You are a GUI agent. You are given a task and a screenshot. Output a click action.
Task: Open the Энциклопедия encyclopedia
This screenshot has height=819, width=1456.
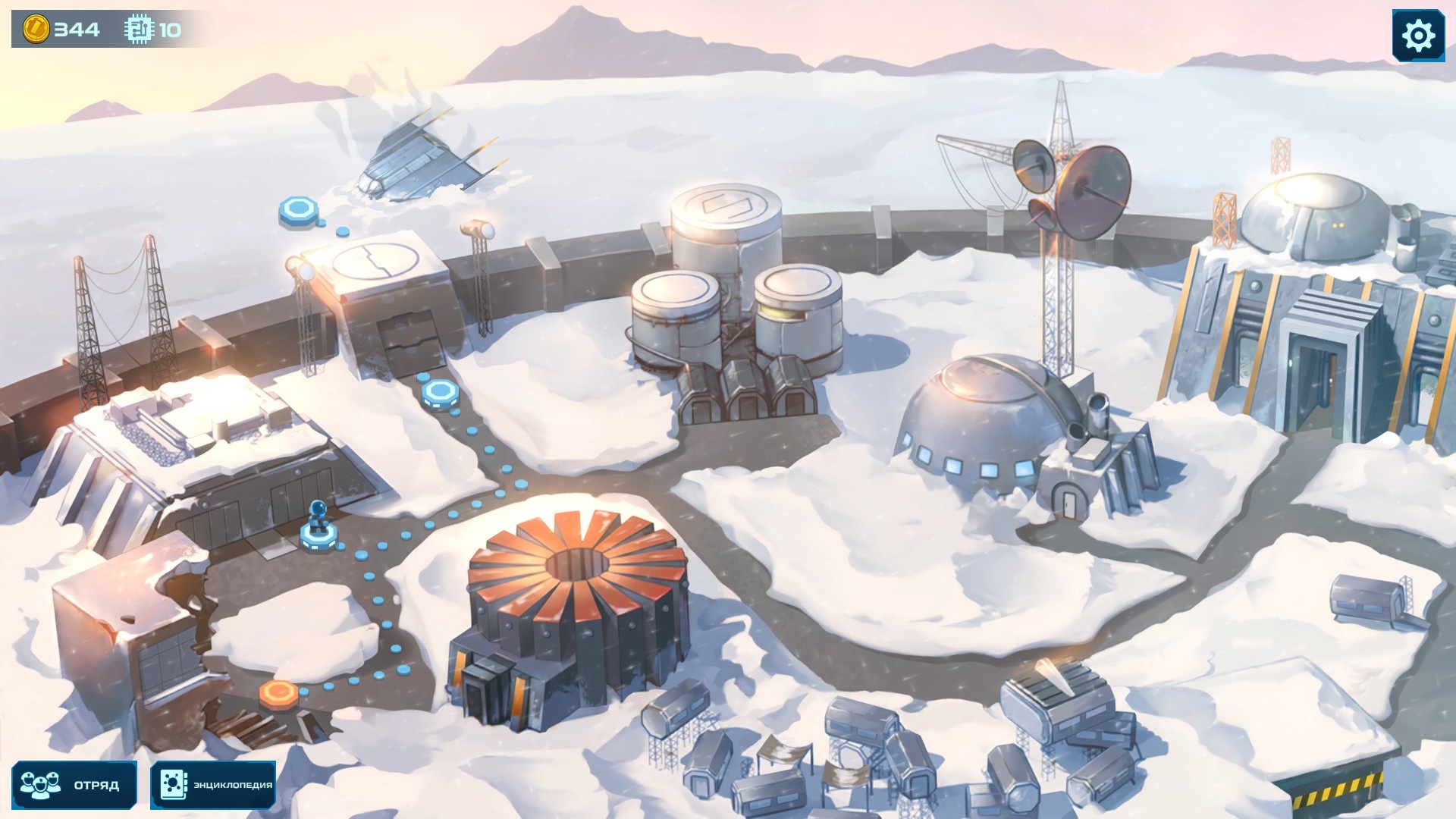pos(213,784)
